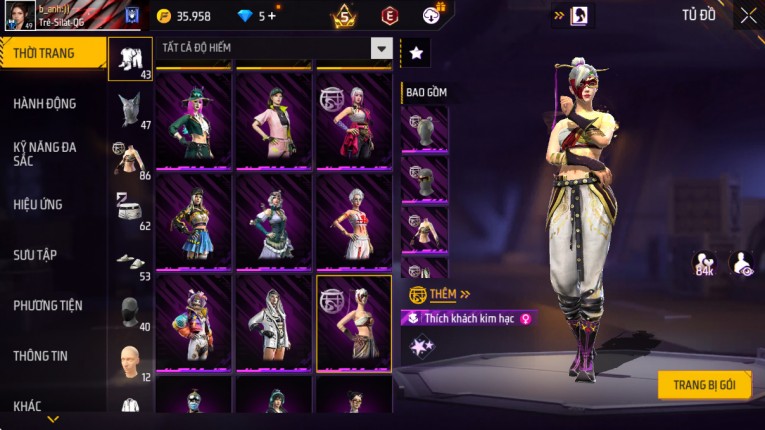Screen dimensions: 765x430
Task: Close the Tủ Đồ vault screen
Action: point(748,16)
